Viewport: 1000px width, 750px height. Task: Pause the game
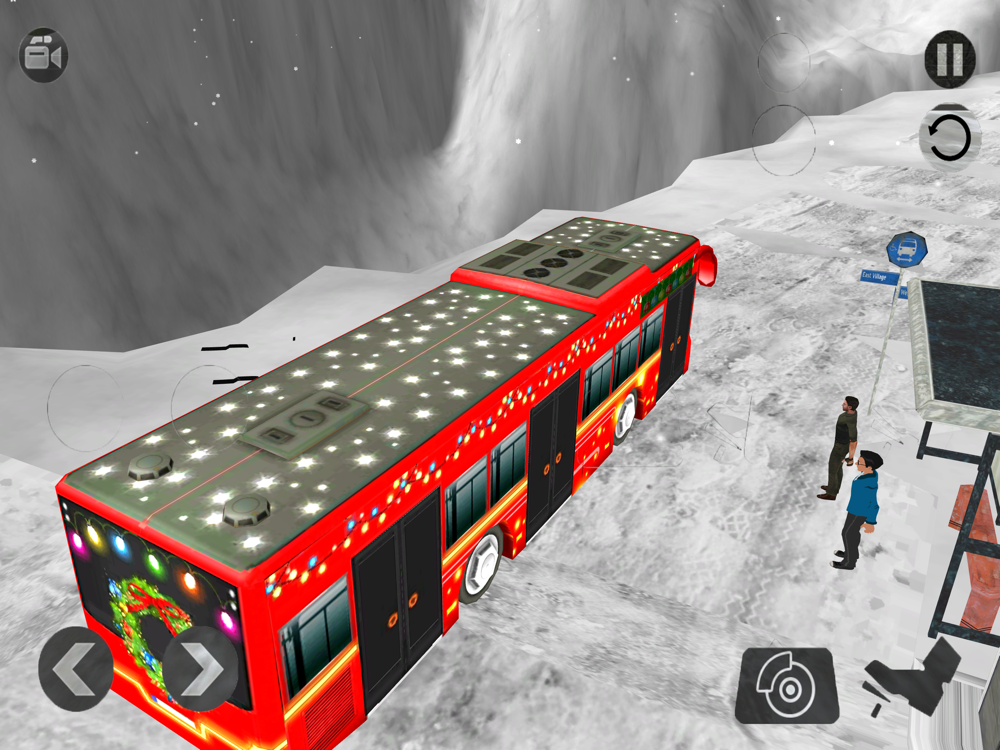point(949,58)
